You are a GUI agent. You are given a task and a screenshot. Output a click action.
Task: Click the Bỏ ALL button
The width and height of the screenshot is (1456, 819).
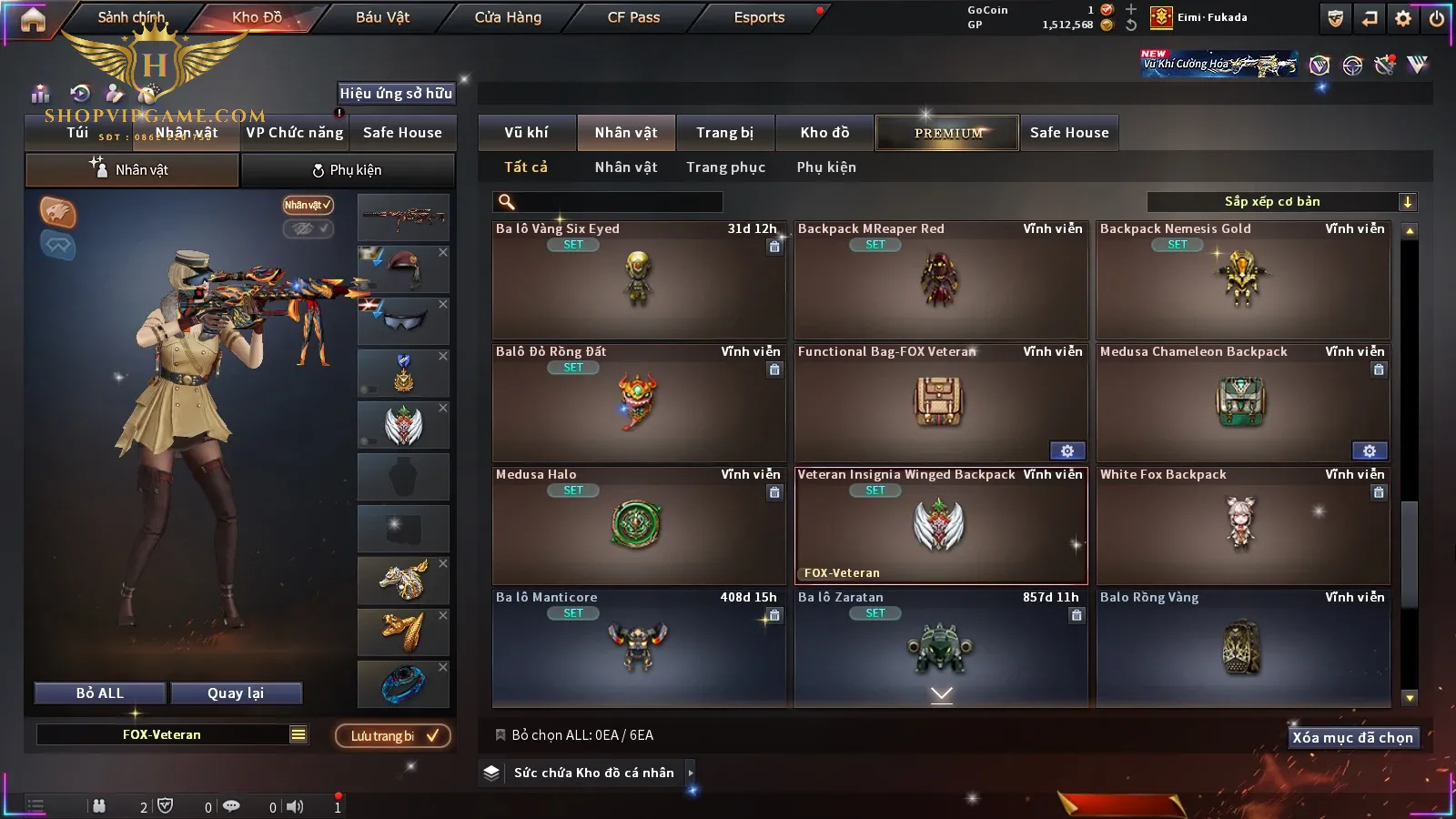[x=100, y=693]
